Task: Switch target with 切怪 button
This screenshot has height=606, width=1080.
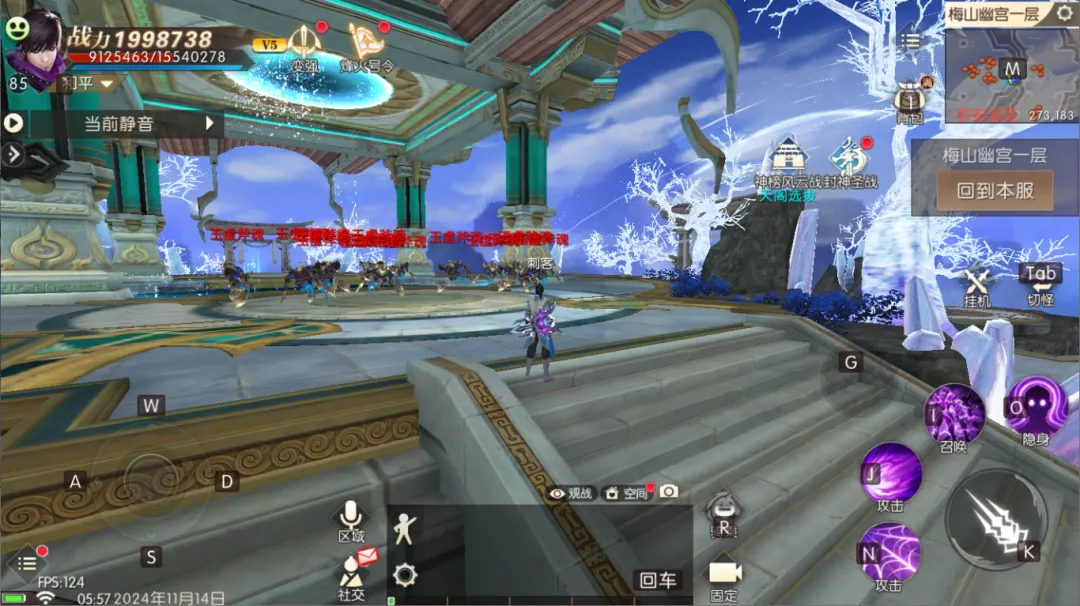Action: point(1040,282)
